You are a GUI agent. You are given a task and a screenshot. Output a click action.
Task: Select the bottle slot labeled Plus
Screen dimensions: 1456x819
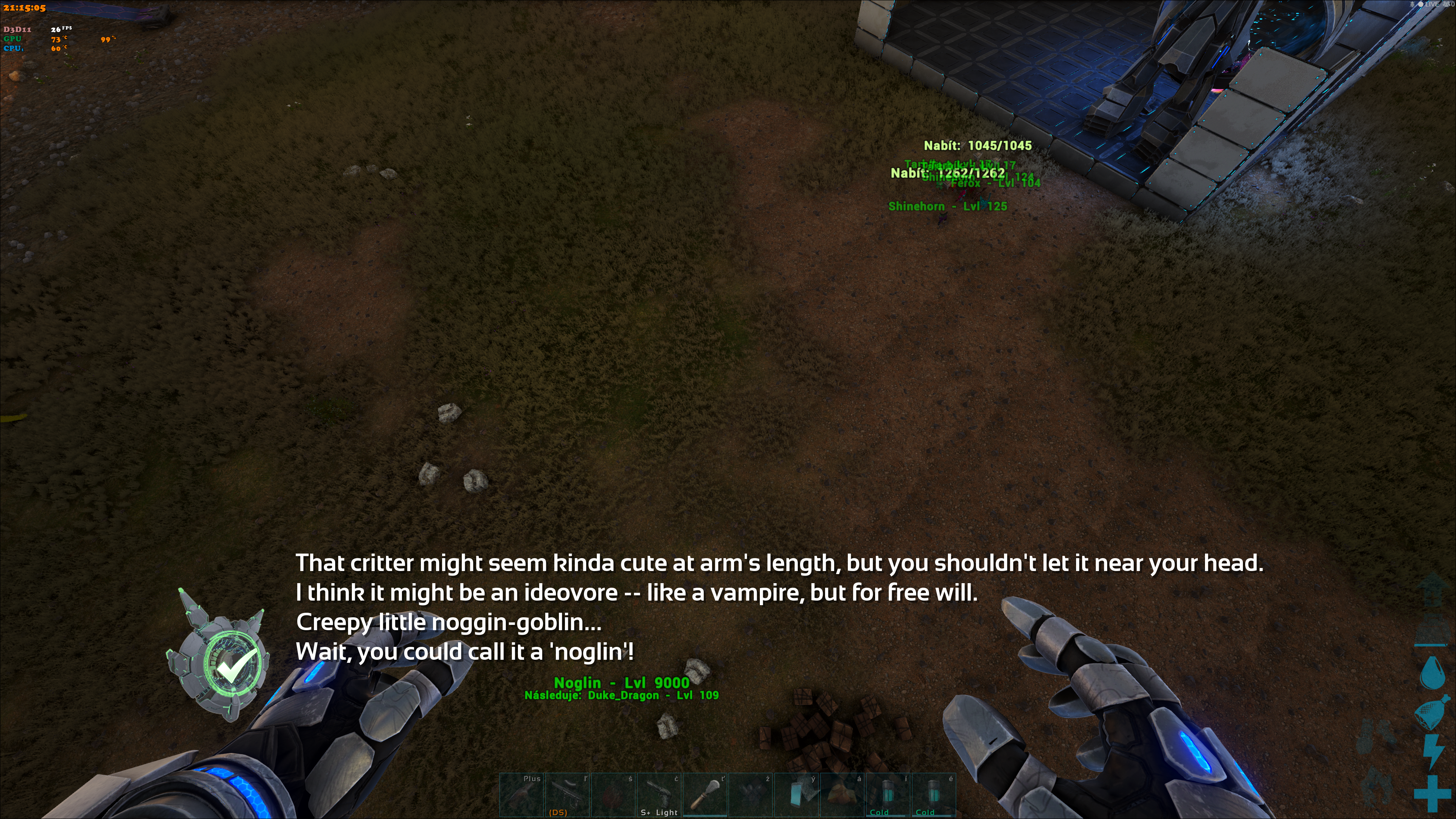(522, 795)
